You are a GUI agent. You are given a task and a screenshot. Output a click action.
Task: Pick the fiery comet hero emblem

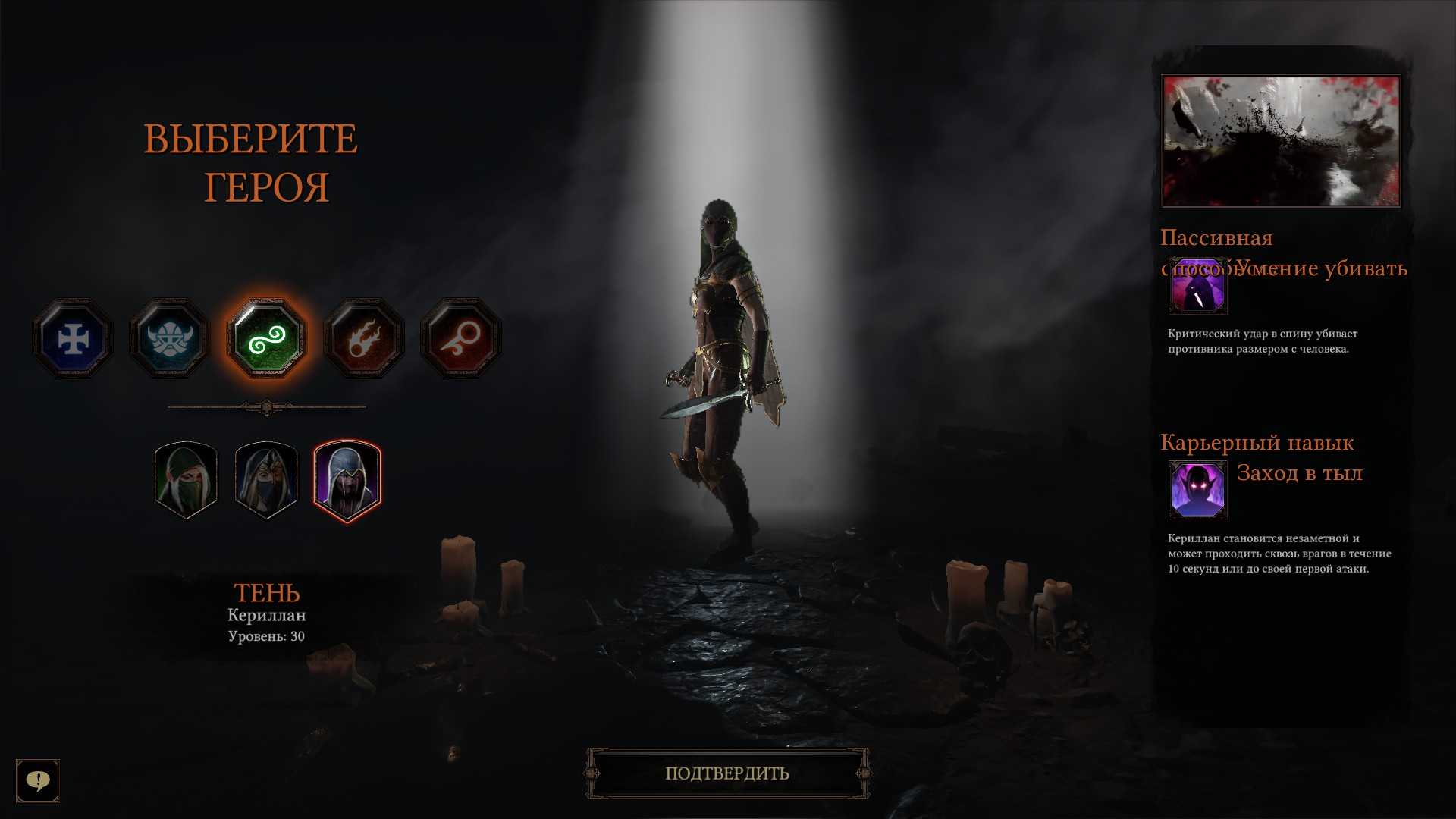pos(363,338)
